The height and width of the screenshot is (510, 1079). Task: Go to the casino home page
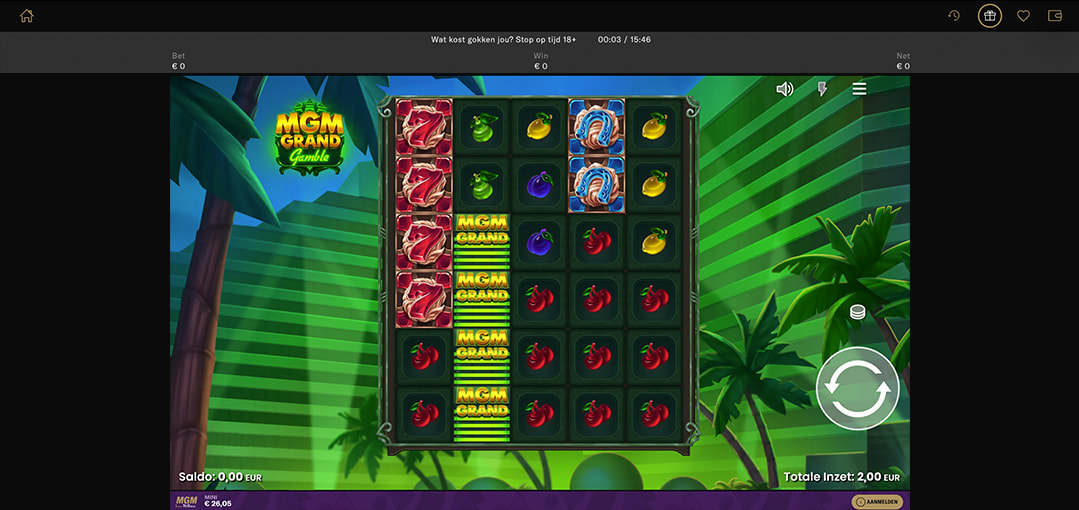point(27,16)
